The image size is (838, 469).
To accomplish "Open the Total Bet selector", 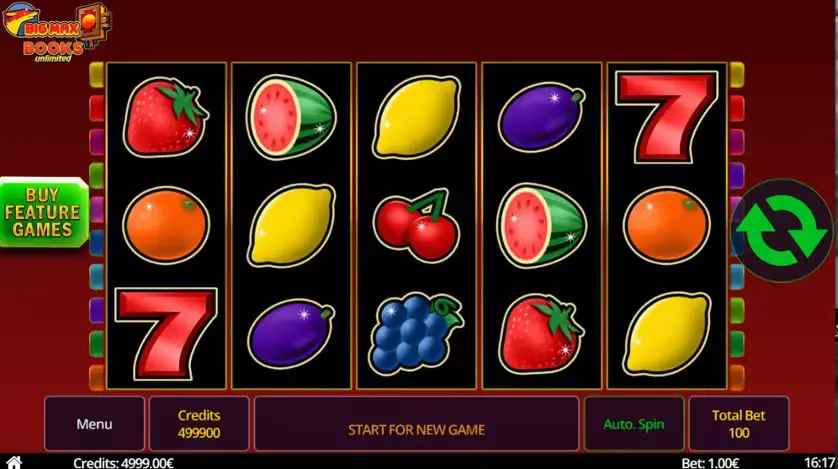I will point(738,424).
